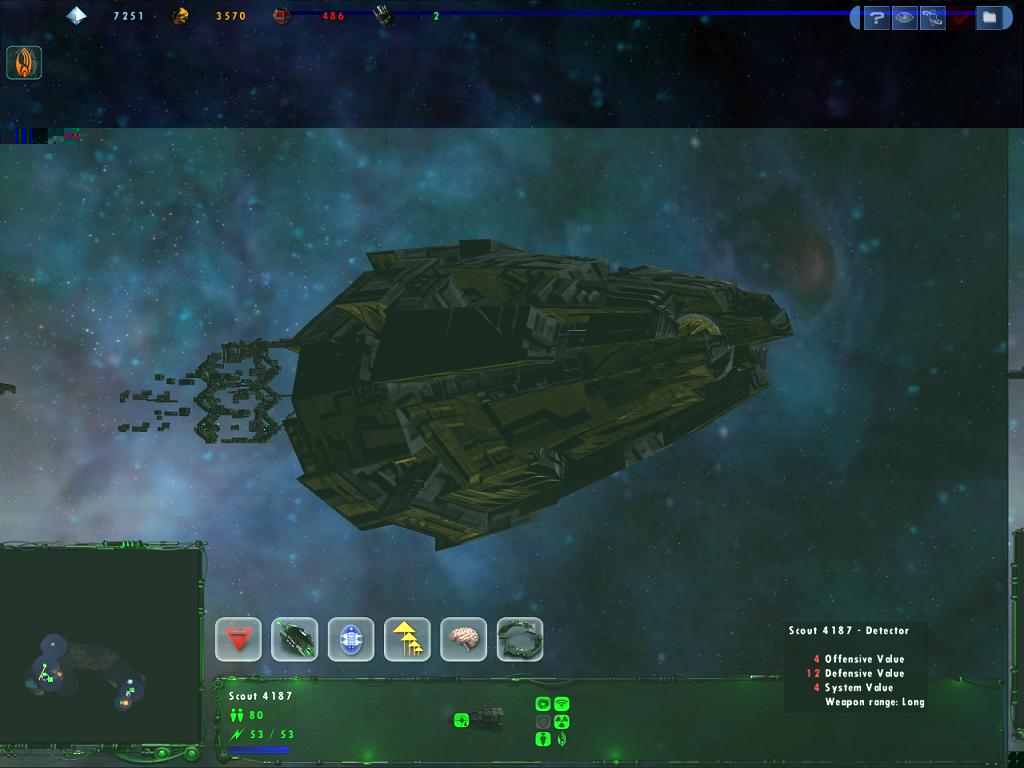Click the green ring command icon
1024x768 pixels.
(520, 639)
